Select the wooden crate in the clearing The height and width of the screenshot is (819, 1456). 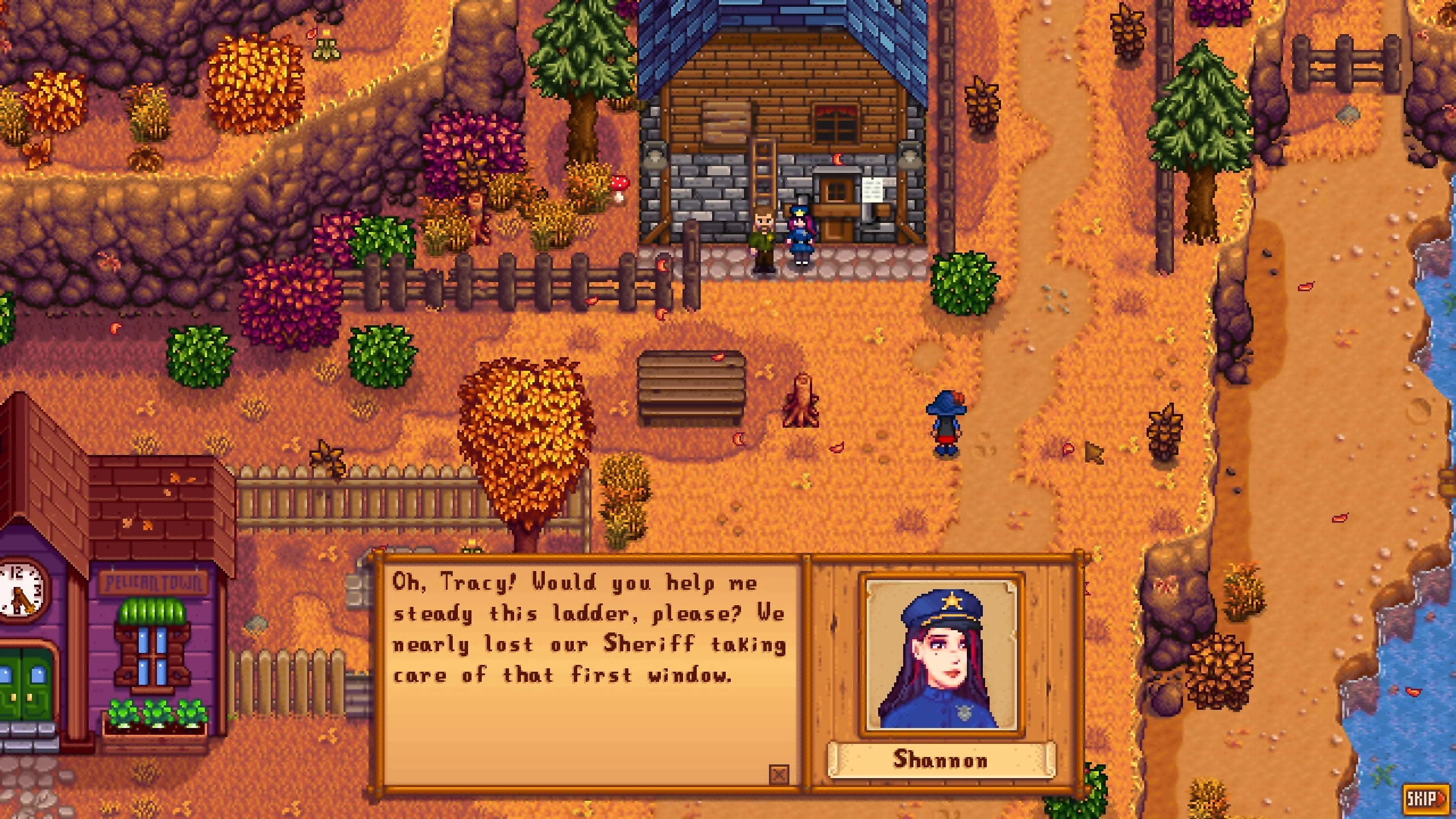[693, 387]
